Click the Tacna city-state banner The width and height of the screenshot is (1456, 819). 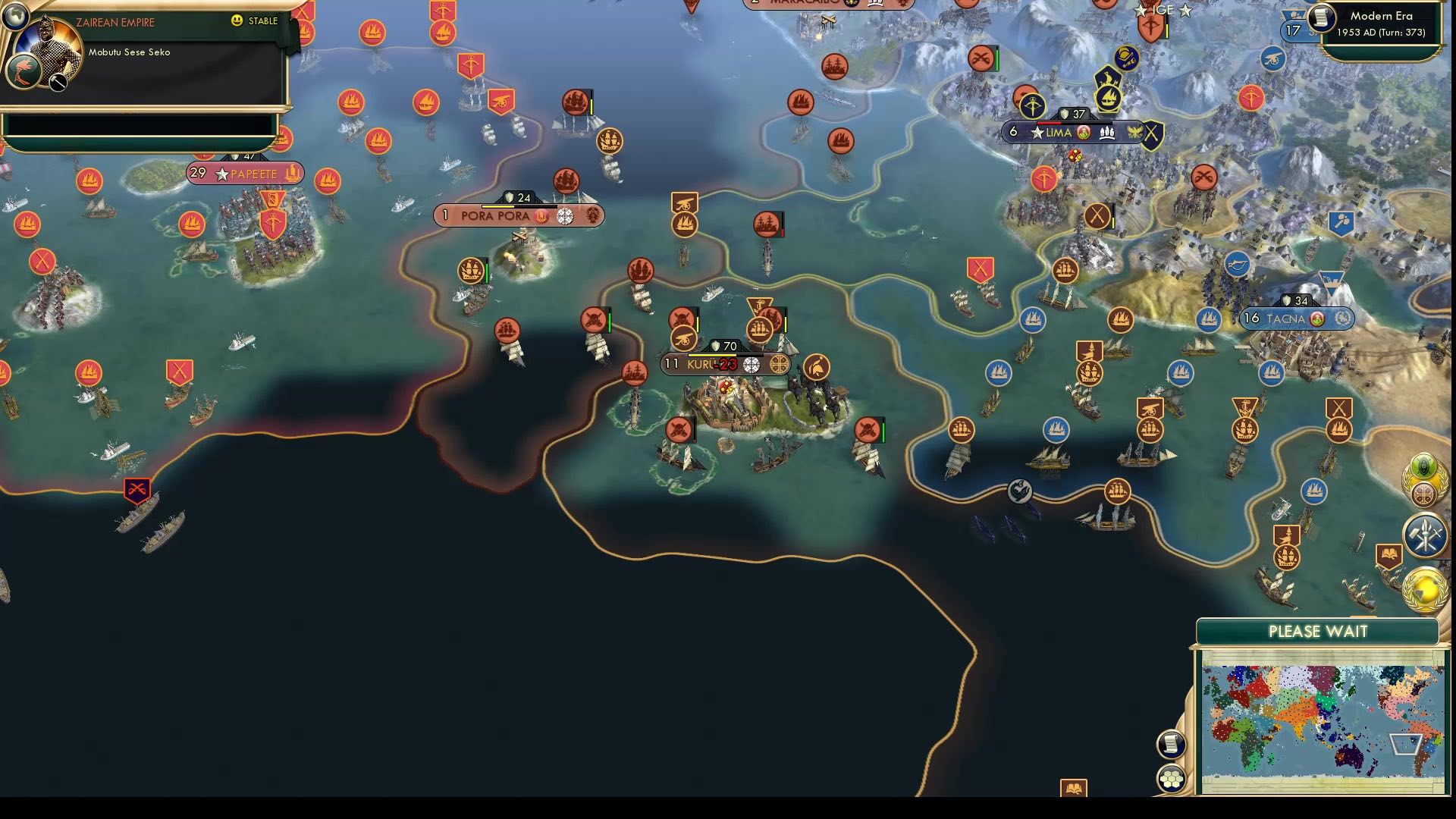[x=1297, y=319]
